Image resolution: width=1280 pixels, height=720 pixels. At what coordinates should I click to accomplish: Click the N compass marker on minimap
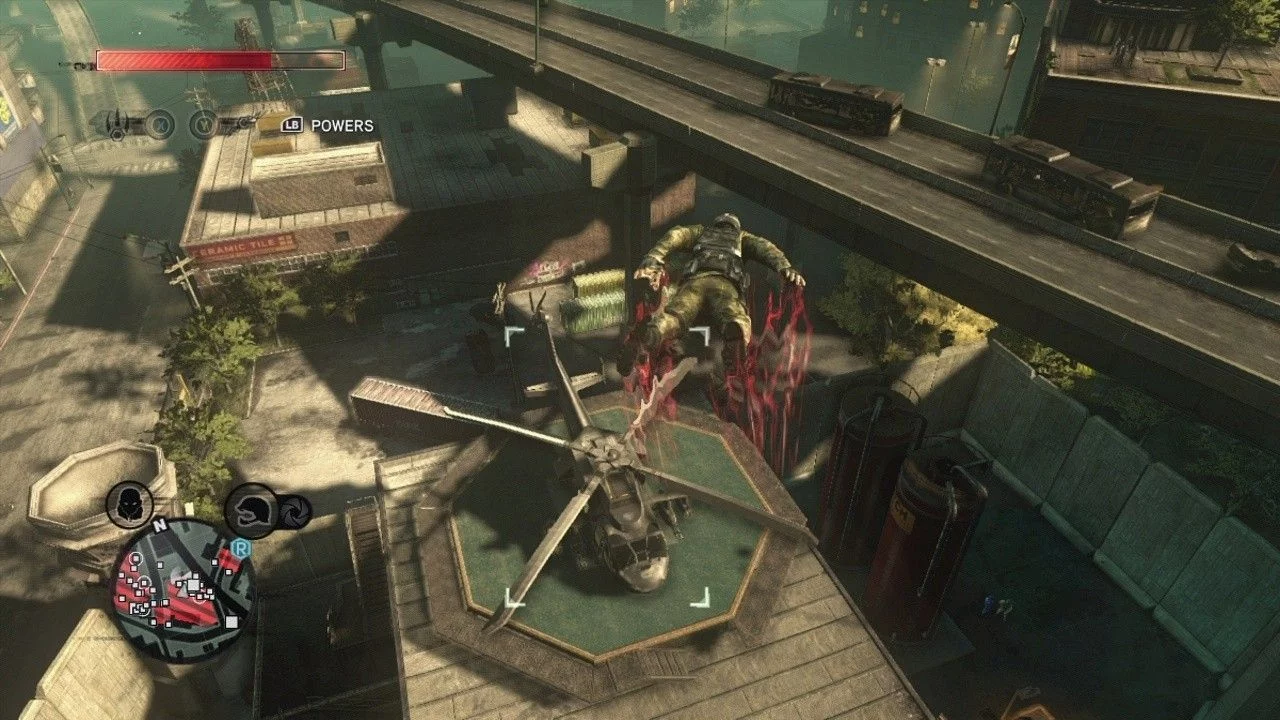click(160, 523)
